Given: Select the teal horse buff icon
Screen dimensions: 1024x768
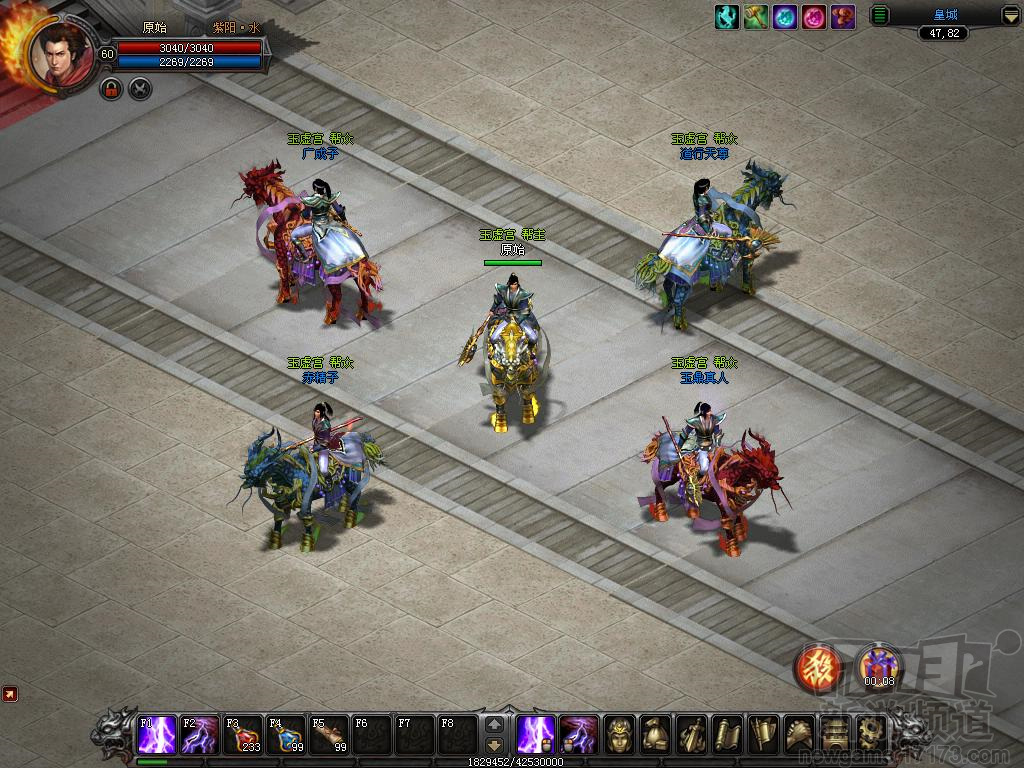Looking at the screenshot, I should (727, 17).
